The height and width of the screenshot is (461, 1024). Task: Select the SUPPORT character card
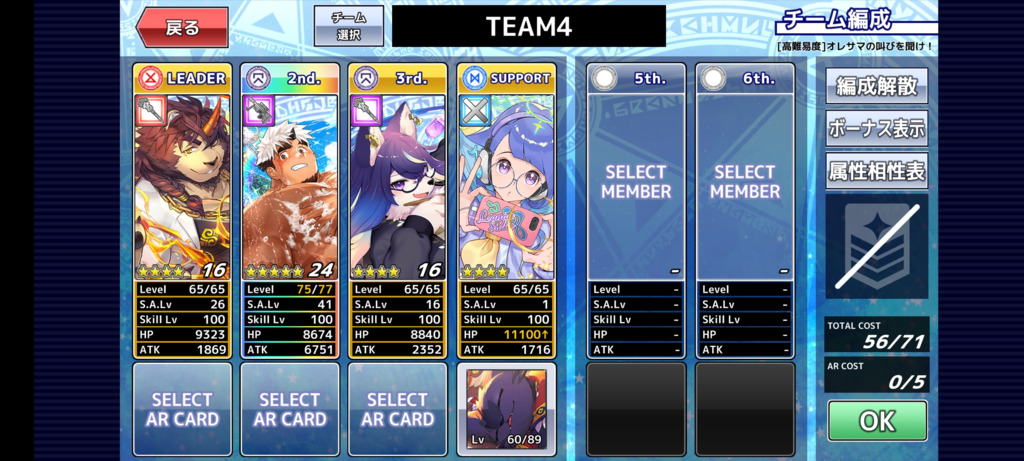point(506,185)
